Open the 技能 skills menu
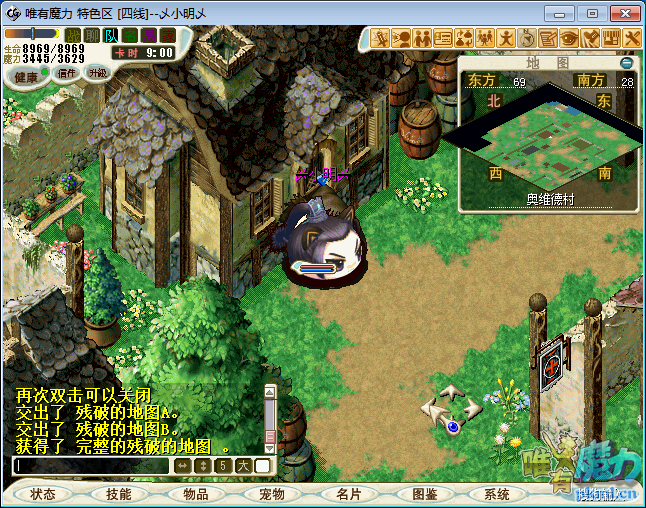Image resolution: width=646 pixels, height=508 pixels. click(119, 494)
